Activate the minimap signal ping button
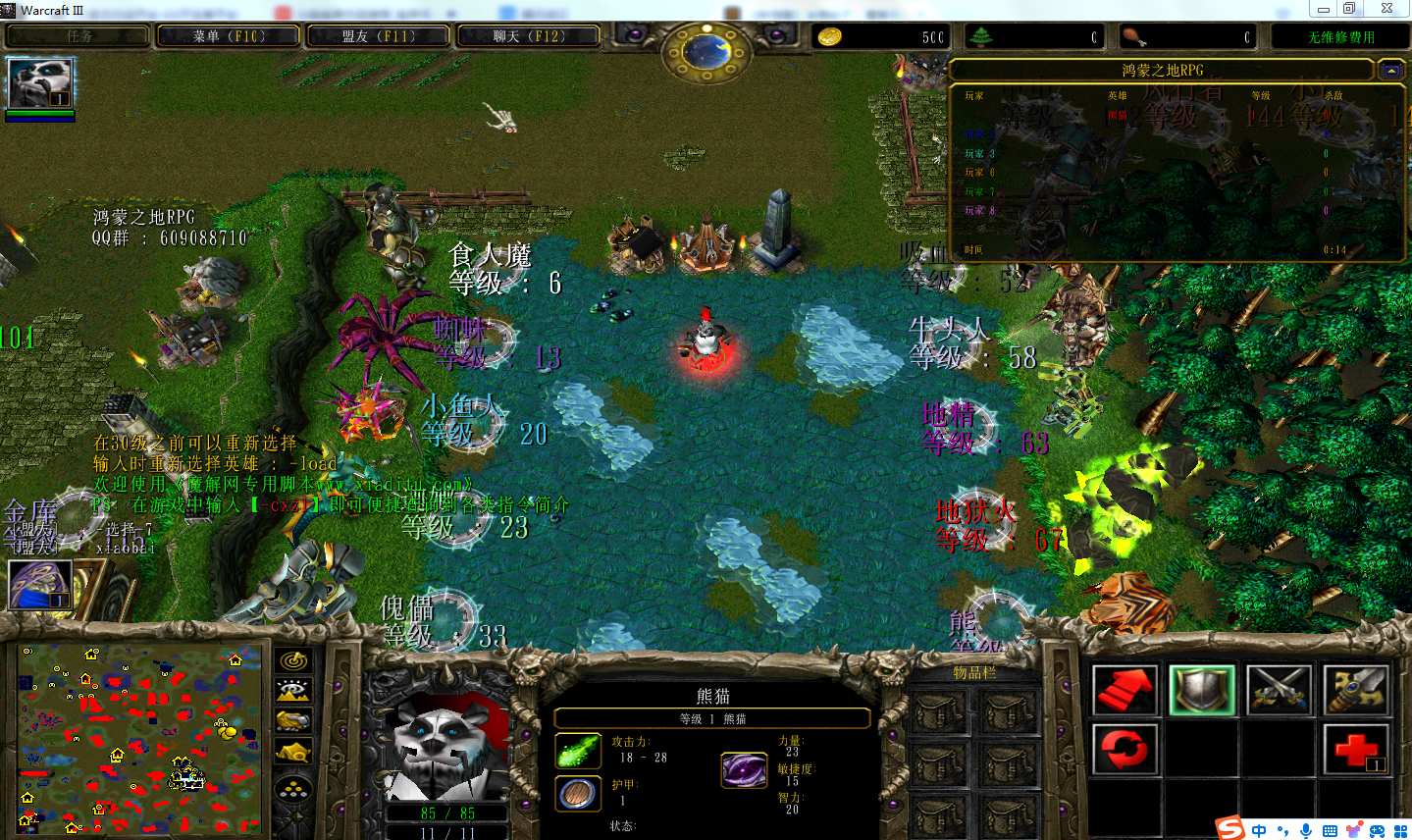This screenshot has height=840, width=1412. click(293, 660)
